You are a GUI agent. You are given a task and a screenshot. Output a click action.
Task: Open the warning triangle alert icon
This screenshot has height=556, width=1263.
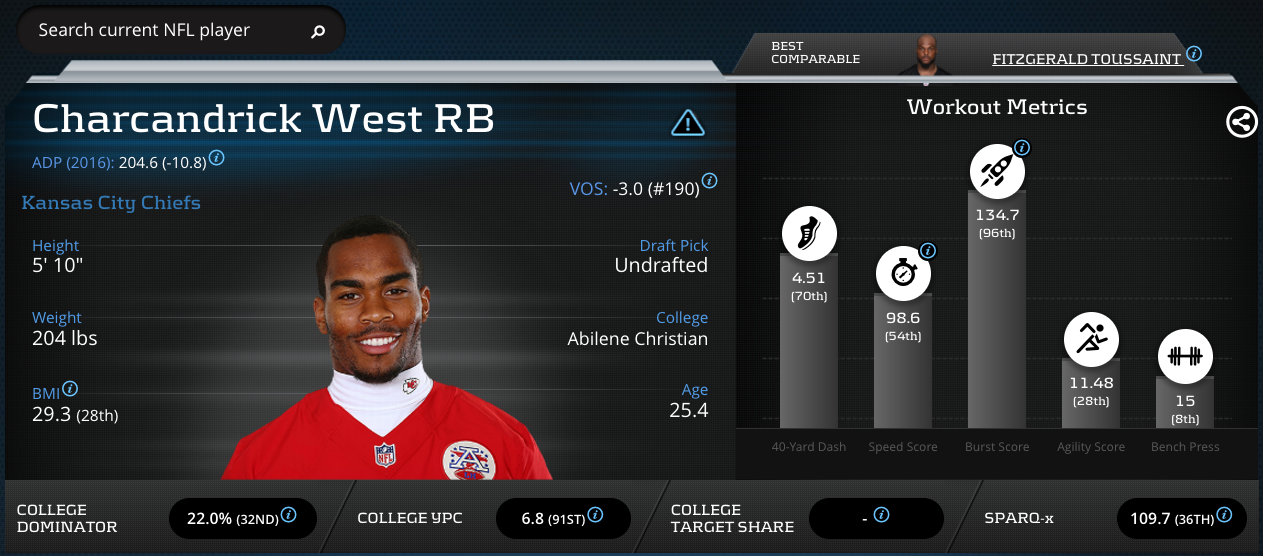coord(687,123)
